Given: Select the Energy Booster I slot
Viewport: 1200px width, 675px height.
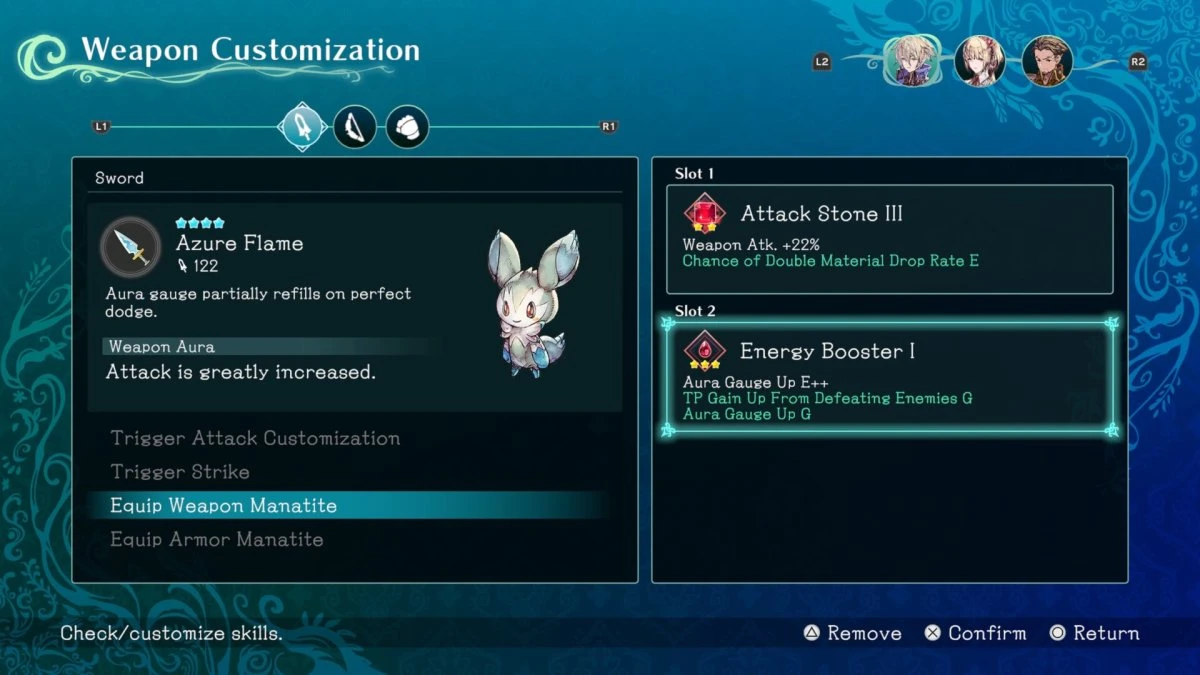Looking at the screenshot, I should (889, 378).
